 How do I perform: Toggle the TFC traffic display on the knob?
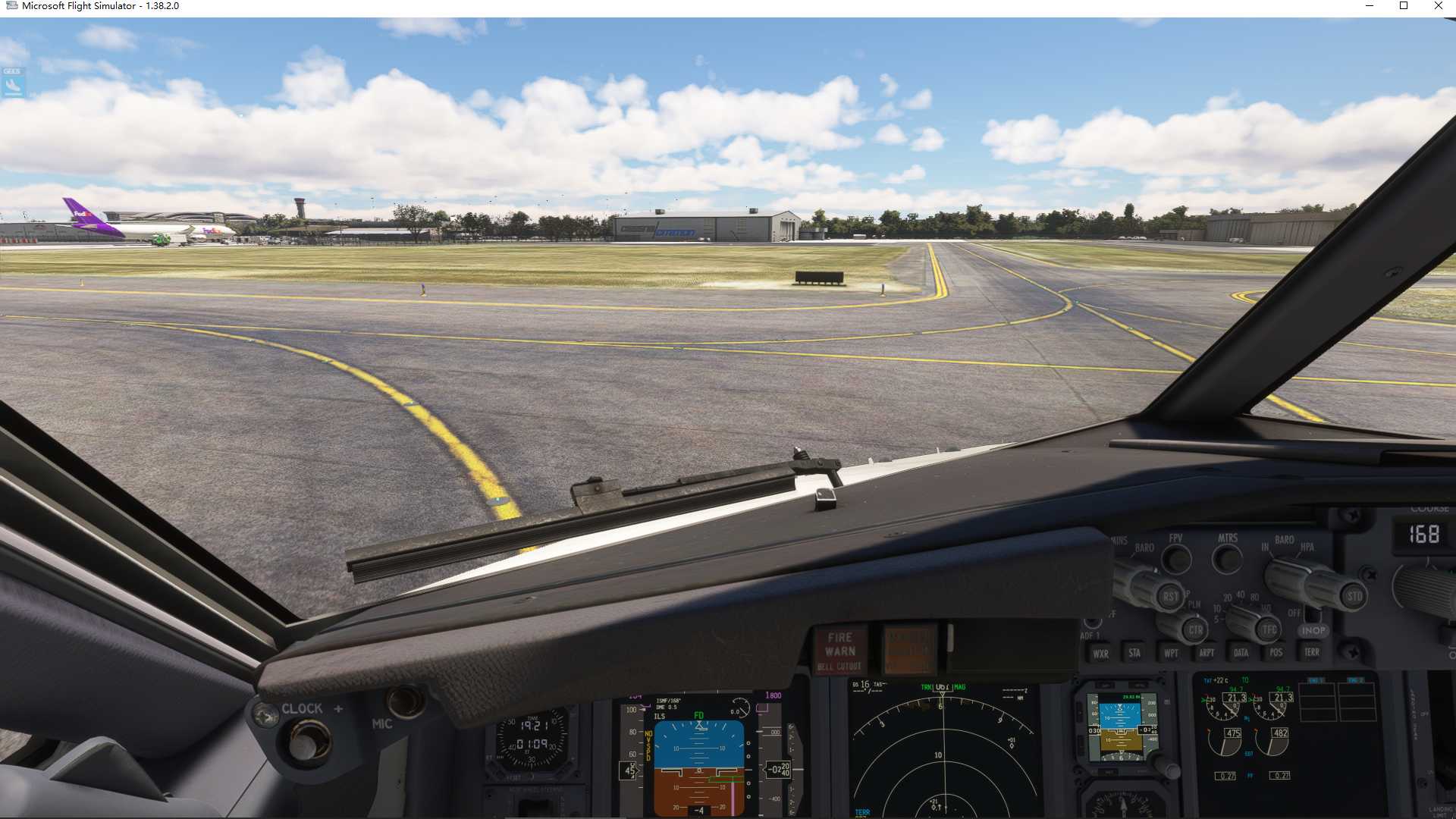click(x=1269, y=629)
